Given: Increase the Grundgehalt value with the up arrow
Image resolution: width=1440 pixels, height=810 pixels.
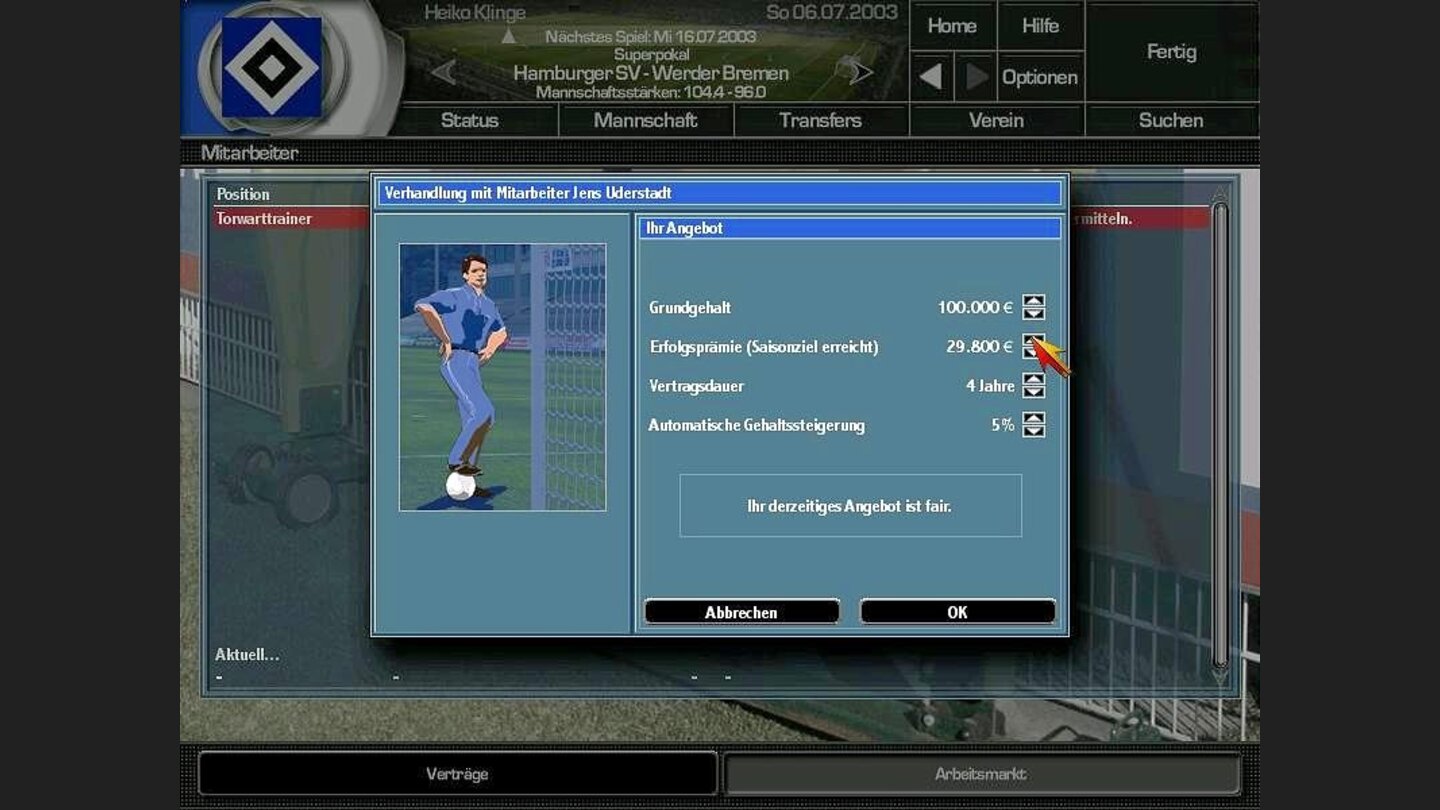Looking at the screenshot, I should [1033, 302].
